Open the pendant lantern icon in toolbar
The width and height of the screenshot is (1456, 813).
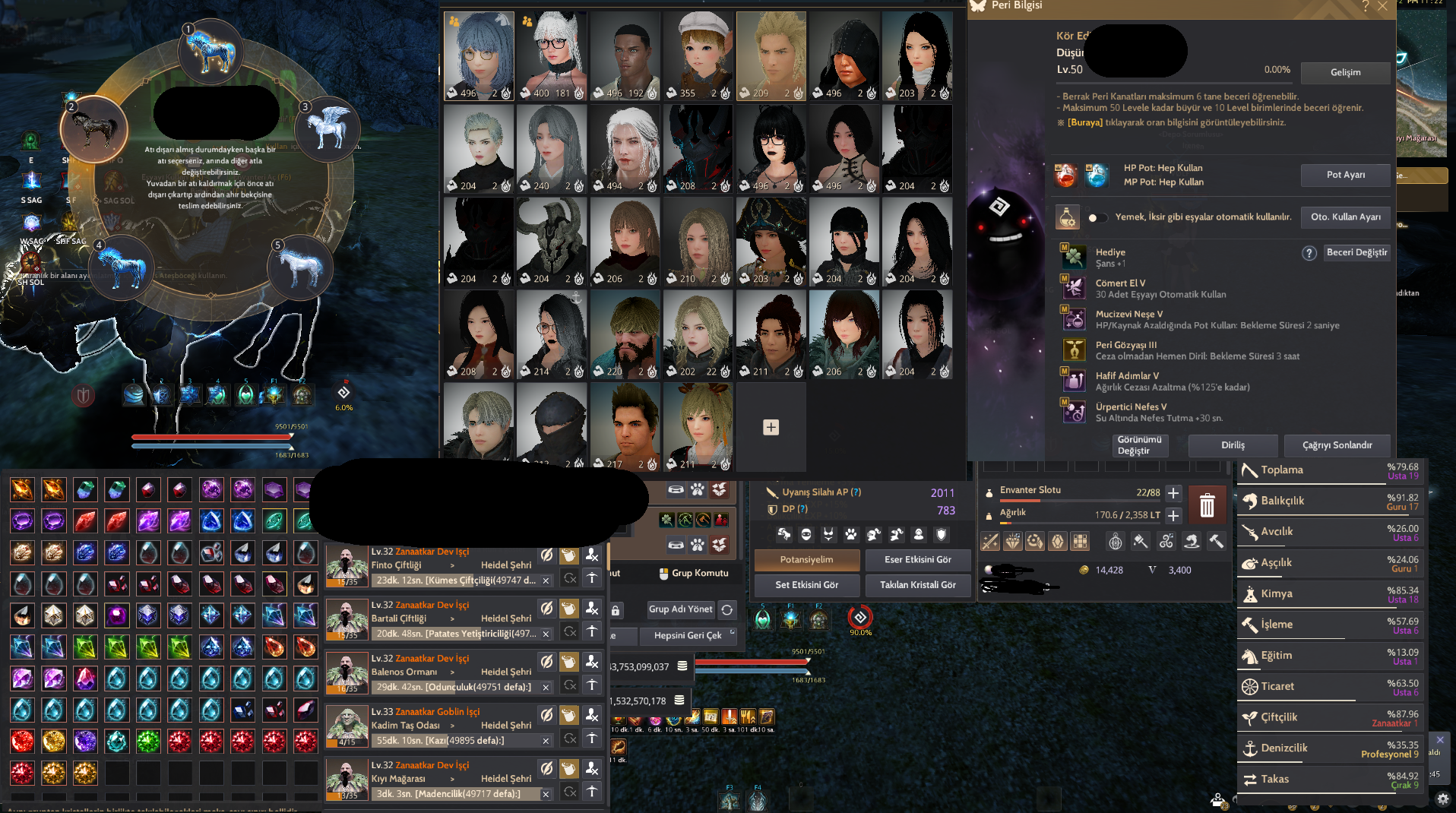click(1116, 541)
